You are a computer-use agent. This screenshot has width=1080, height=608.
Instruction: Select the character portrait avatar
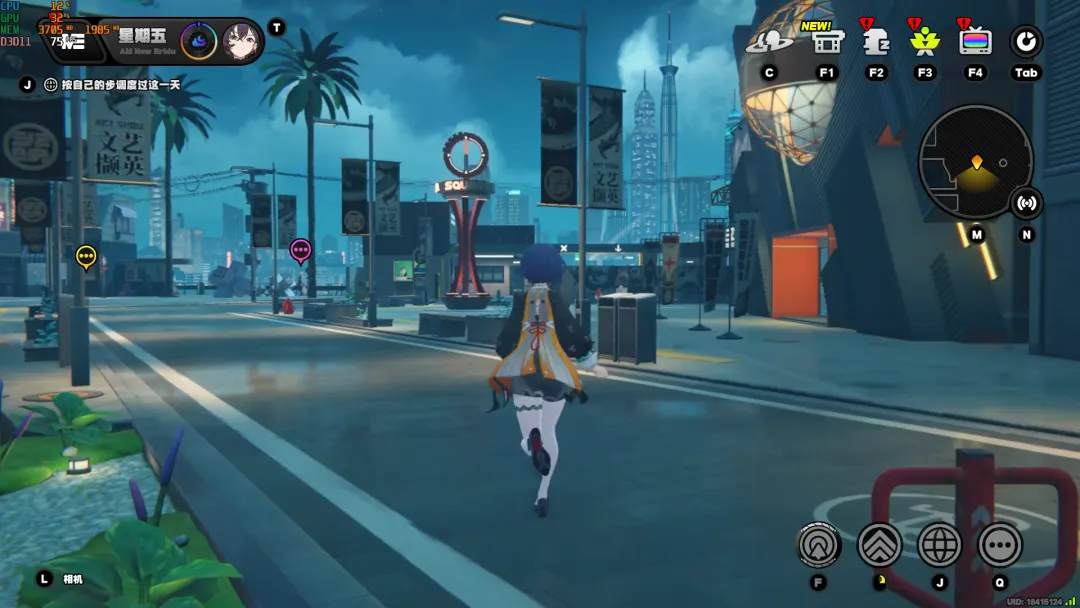(241, 41)
